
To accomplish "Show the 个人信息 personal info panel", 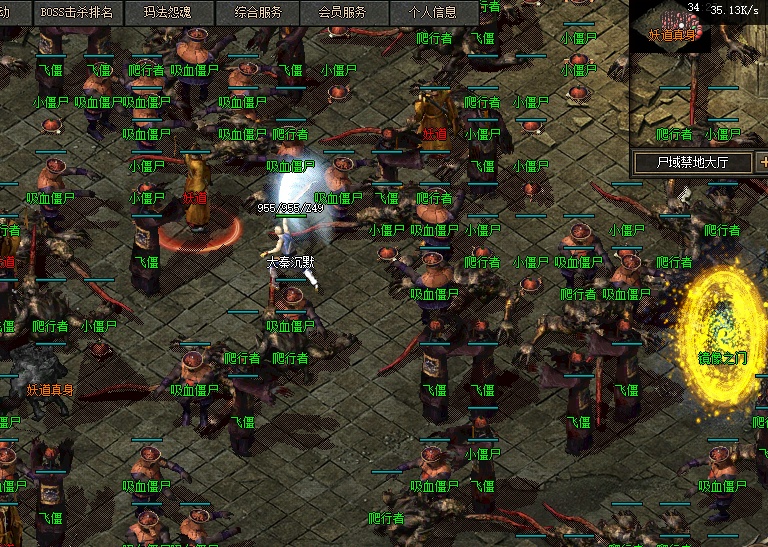I will [433, 13].
